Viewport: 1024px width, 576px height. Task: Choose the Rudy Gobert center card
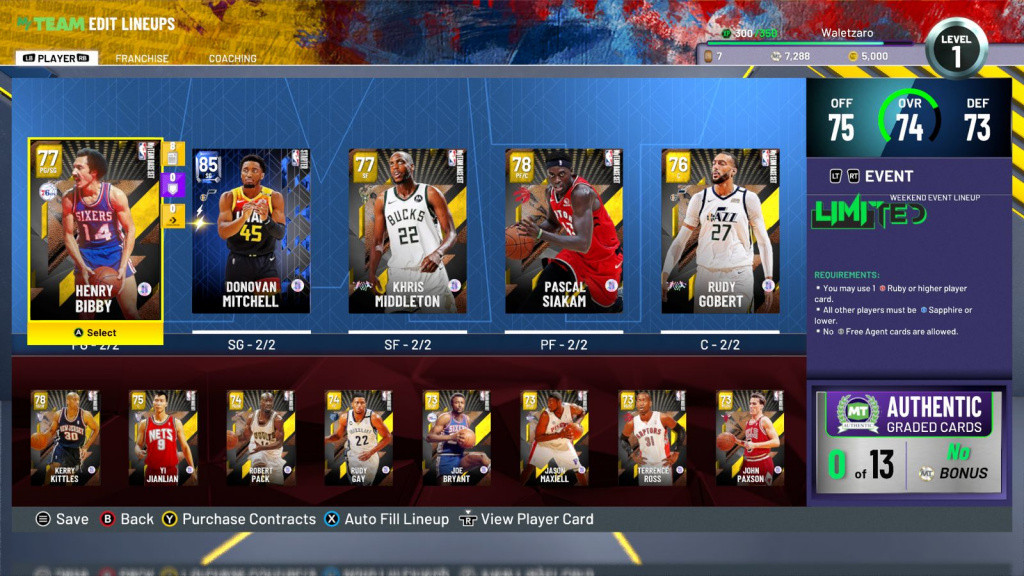point(720,230)
